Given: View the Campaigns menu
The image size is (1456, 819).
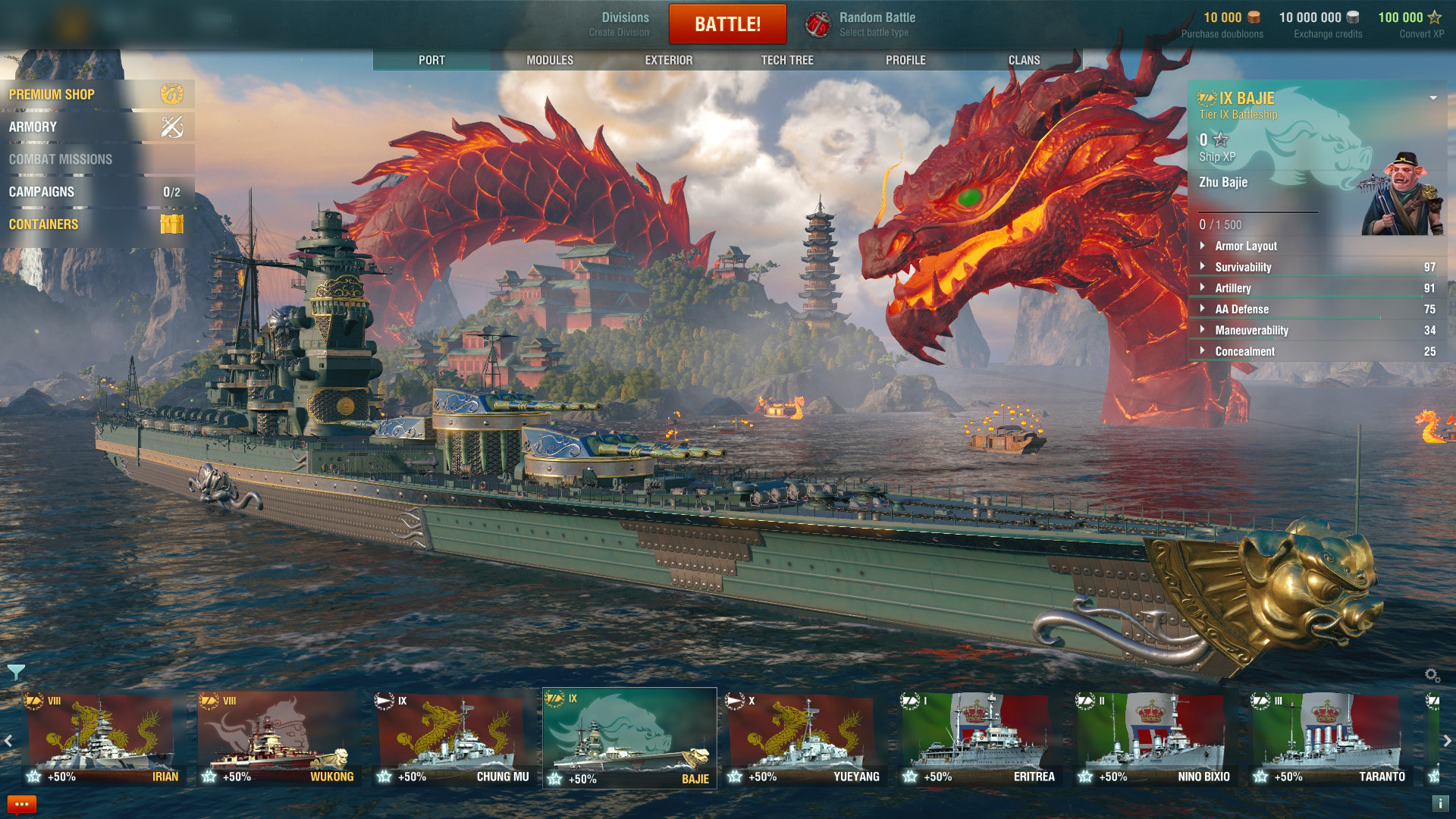Looking at the screenshot, I should coord(96,192).
